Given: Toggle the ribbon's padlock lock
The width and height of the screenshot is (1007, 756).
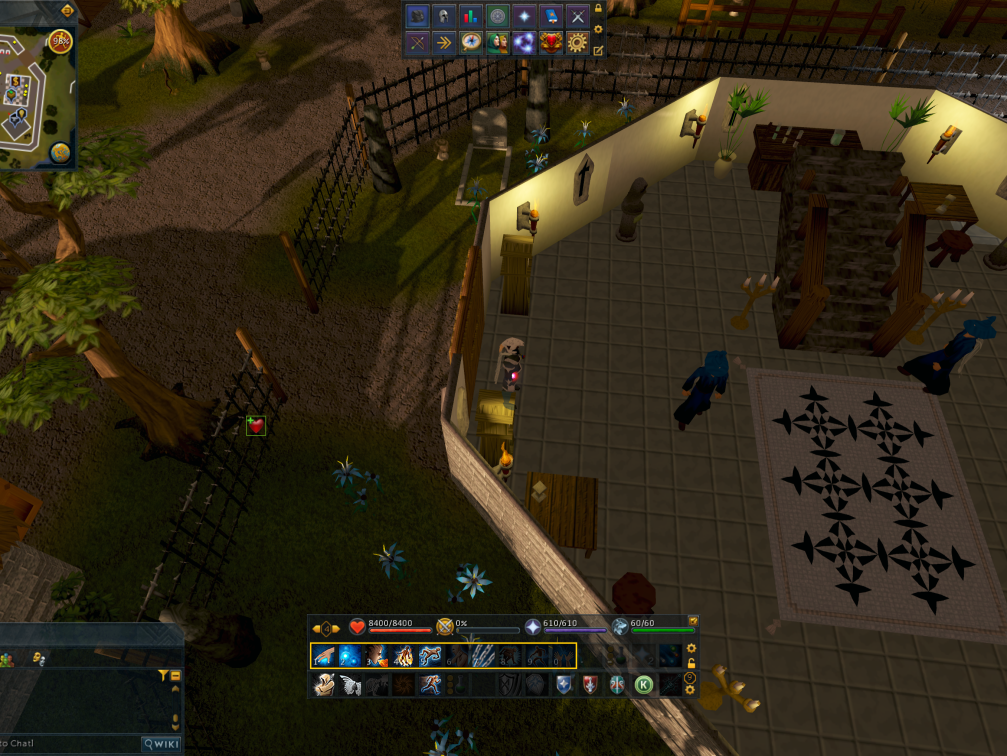Looking at the screenshot, I should point(598,9).
